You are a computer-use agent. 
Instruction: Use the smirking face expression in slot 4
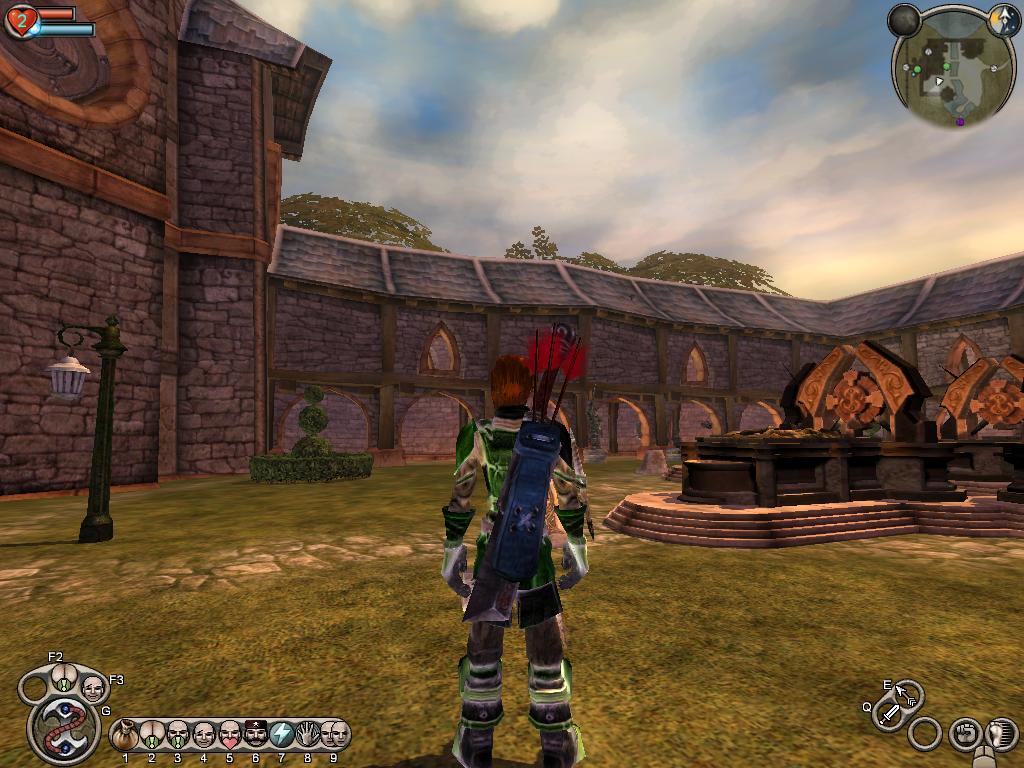(204, 736)
